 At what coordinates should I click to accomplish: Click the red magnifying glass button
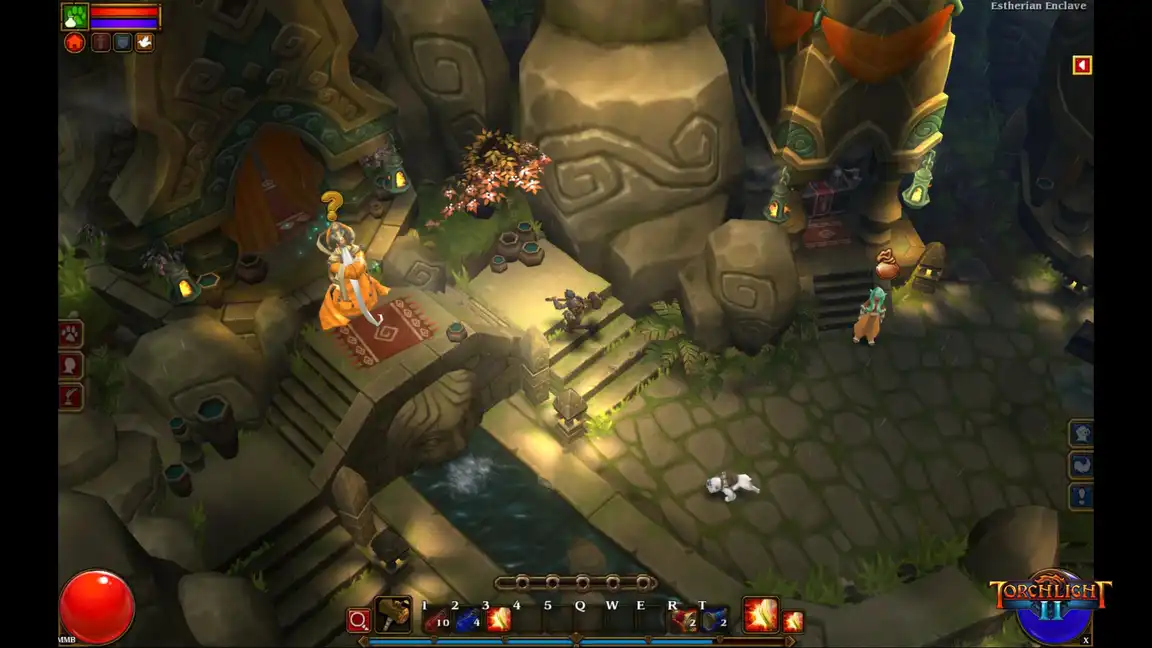tap(358, 621)
